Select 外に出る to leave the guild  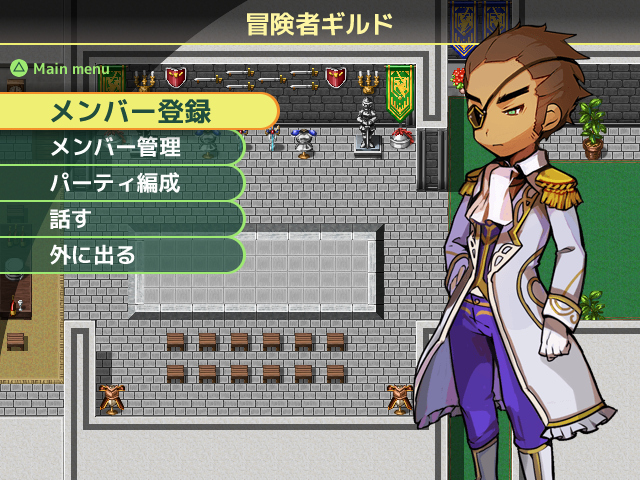pos(118,256)
